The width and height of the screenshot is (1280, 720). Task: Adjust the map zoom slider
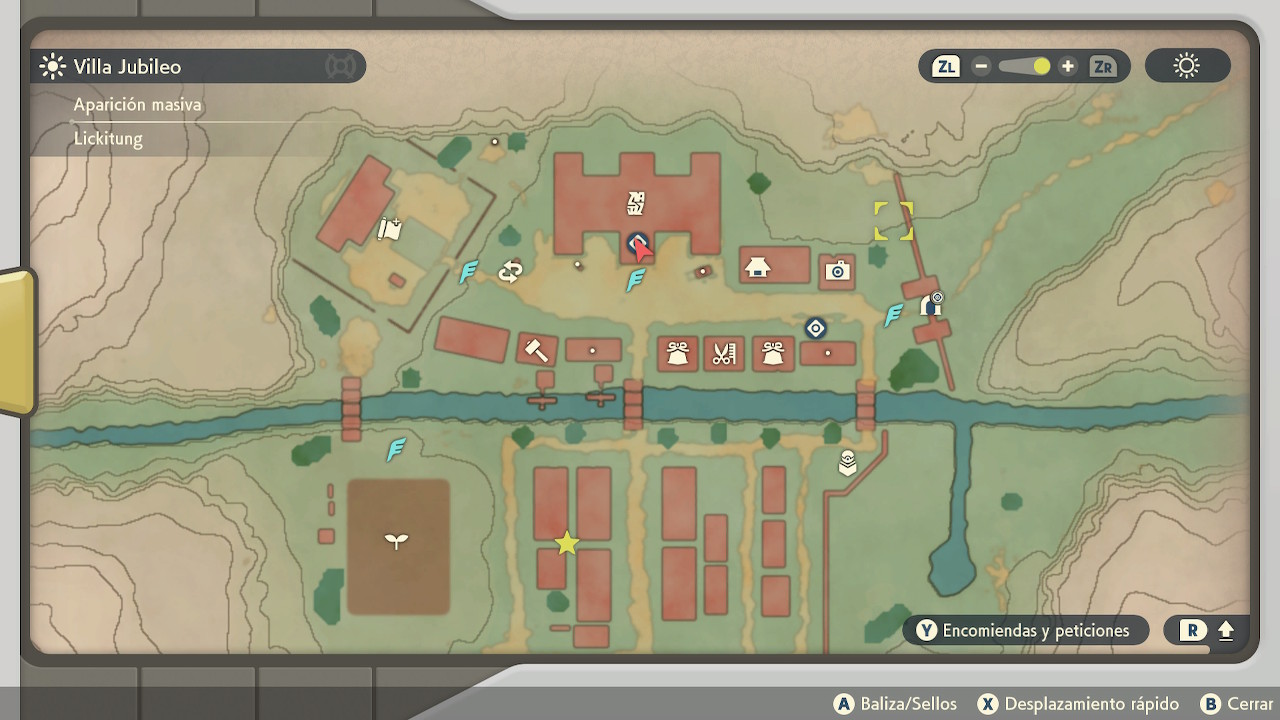click(x=1024, y=67)
